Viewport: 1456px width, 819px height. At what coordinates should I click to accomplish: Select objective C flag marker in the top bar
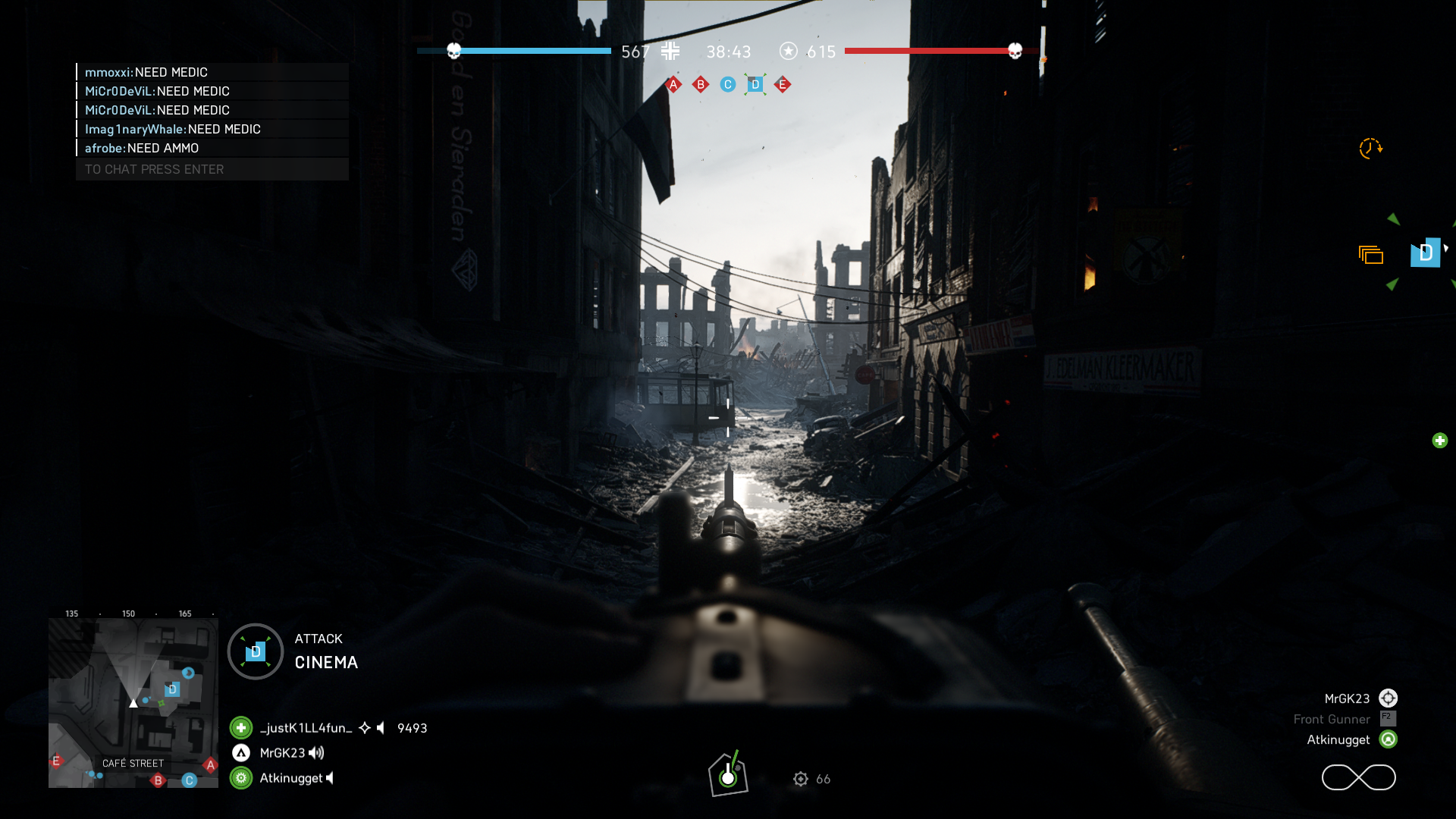[728, 85]
